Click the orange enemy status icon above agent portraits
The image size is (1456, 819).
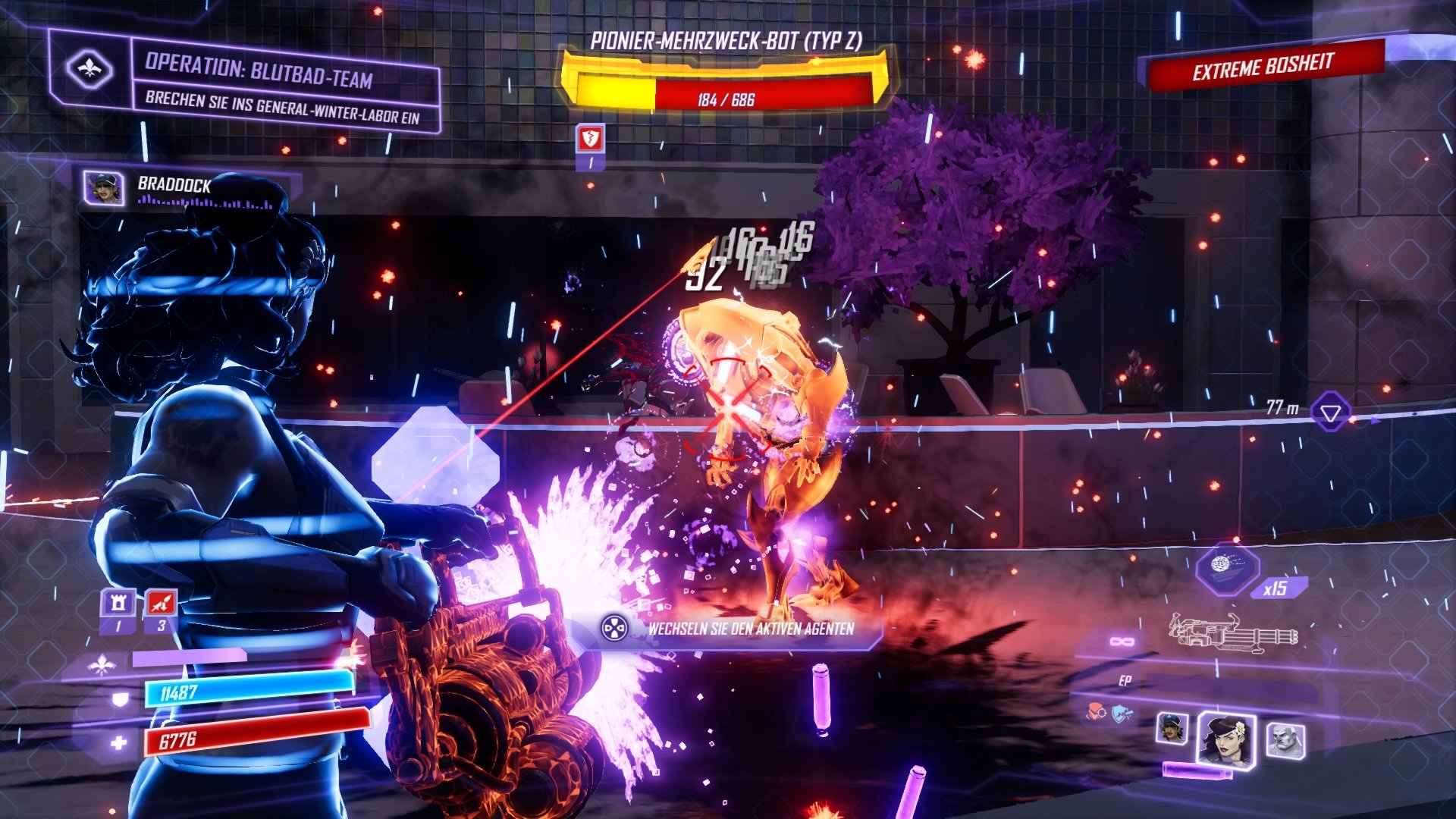click(x=1095, y=711)
